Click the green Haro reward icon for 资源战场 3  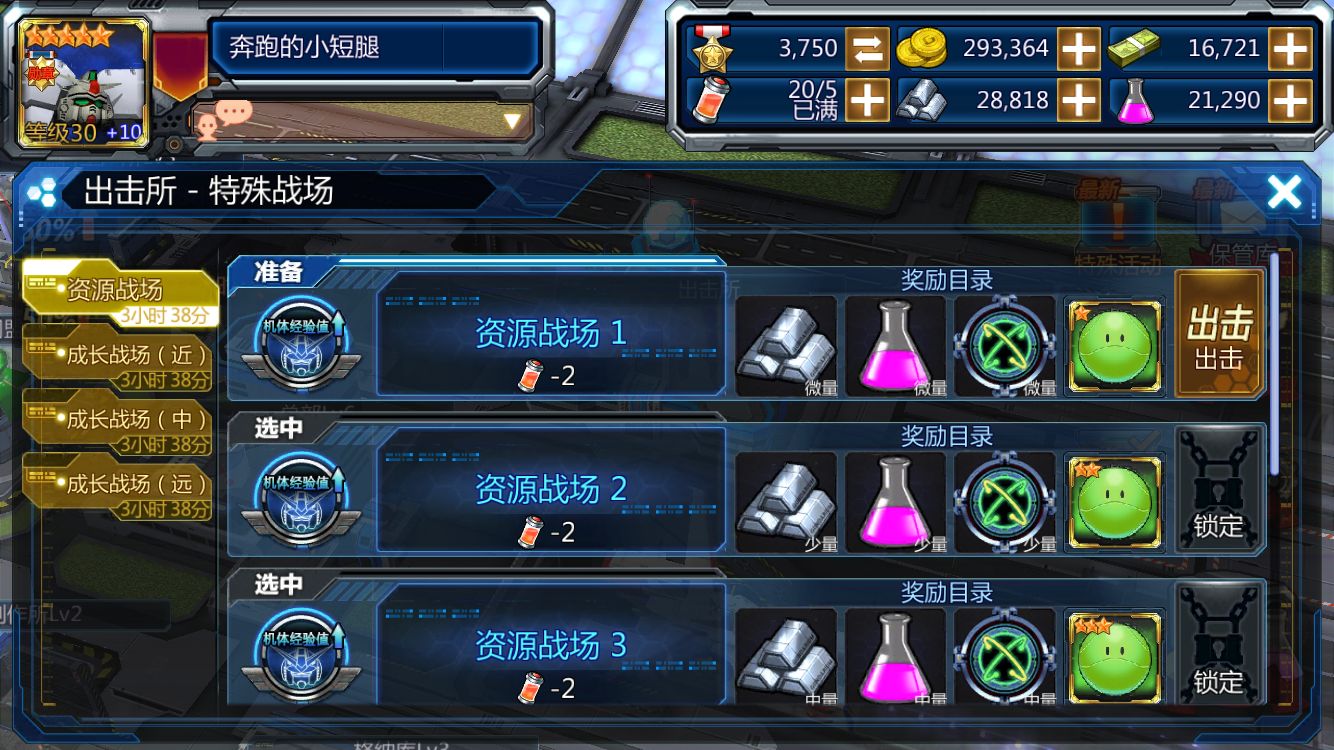(x=1113, y=655)
